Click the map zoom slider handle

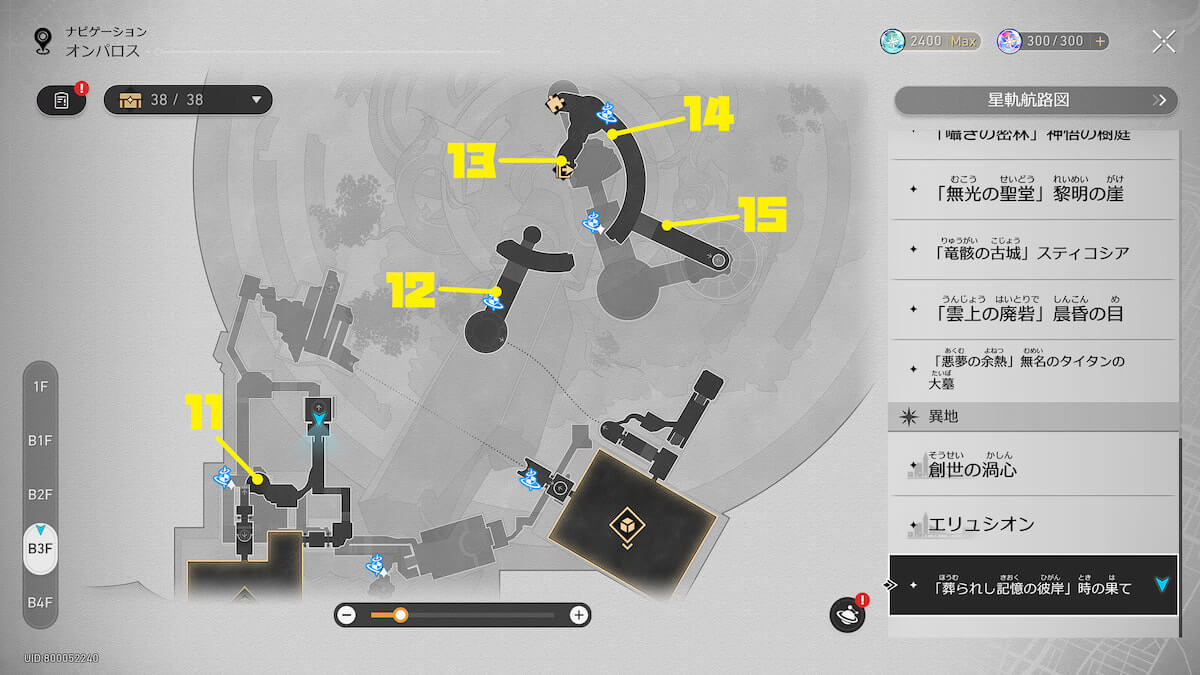click(400, 615)
